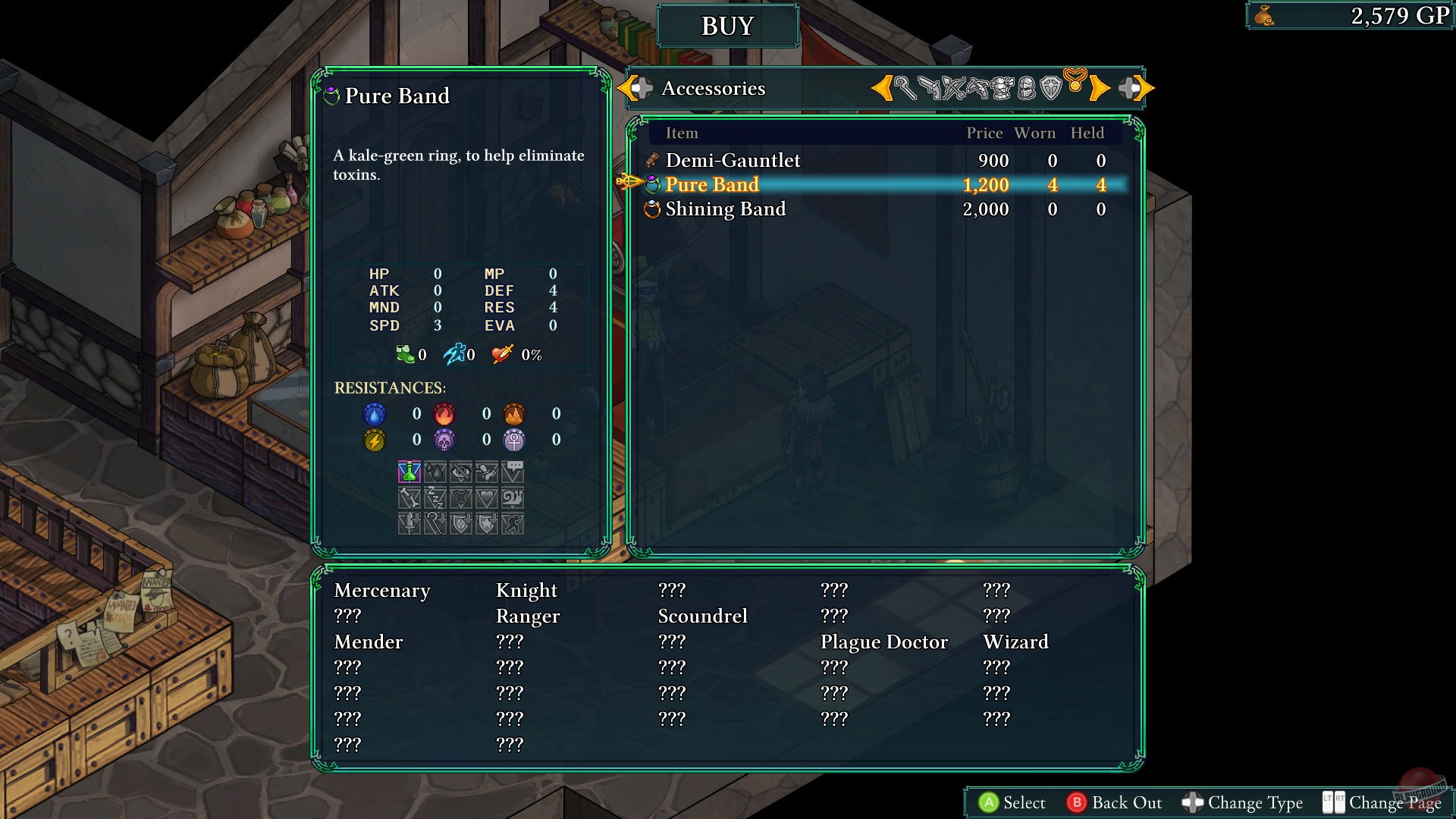This screenshot has width=1456, height=819.
Task: Click the green poison status icon
Action: coord(409,471)
